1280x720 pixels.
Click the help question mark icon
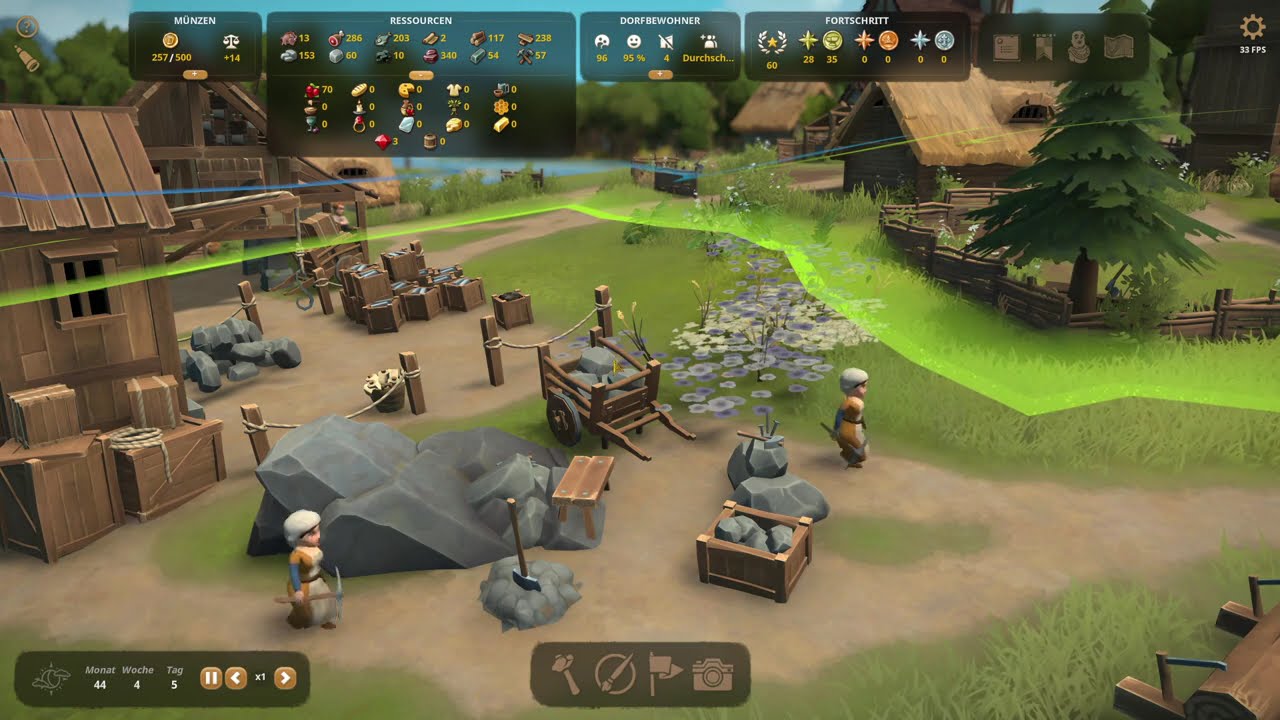pyautogui.click(x=27, y=27)
